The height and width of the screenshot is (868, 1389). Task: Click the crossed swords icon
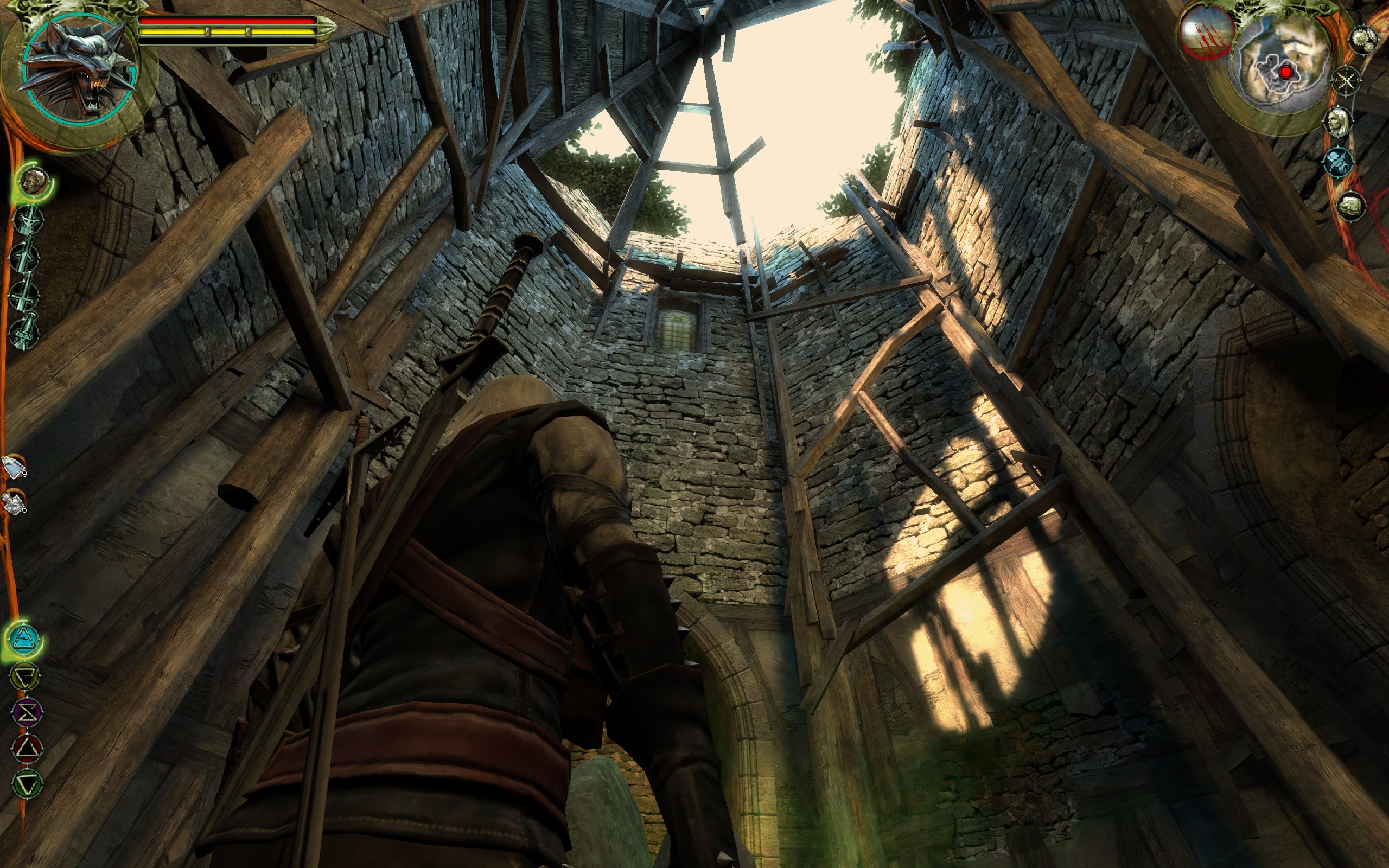[1346, 80]
